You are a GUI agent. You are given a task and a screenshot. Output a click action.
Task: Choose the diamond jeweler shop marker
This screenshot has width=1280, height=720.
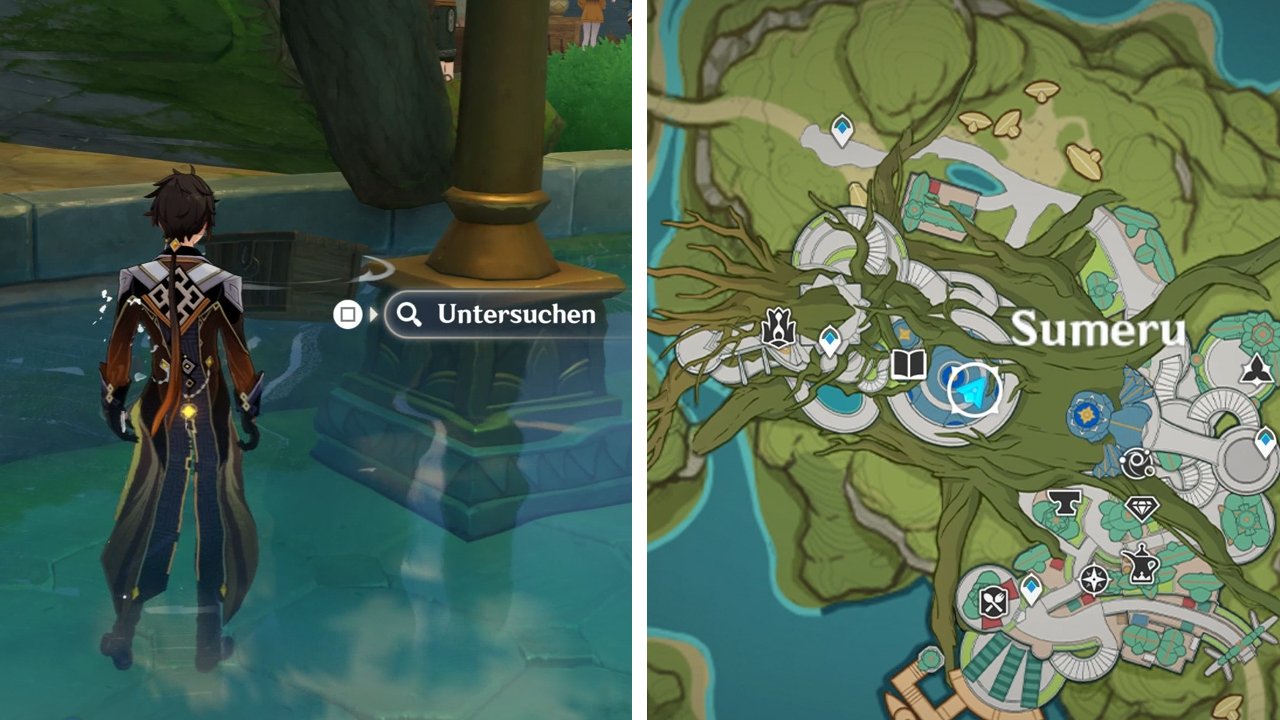[x=1141, y=507]
